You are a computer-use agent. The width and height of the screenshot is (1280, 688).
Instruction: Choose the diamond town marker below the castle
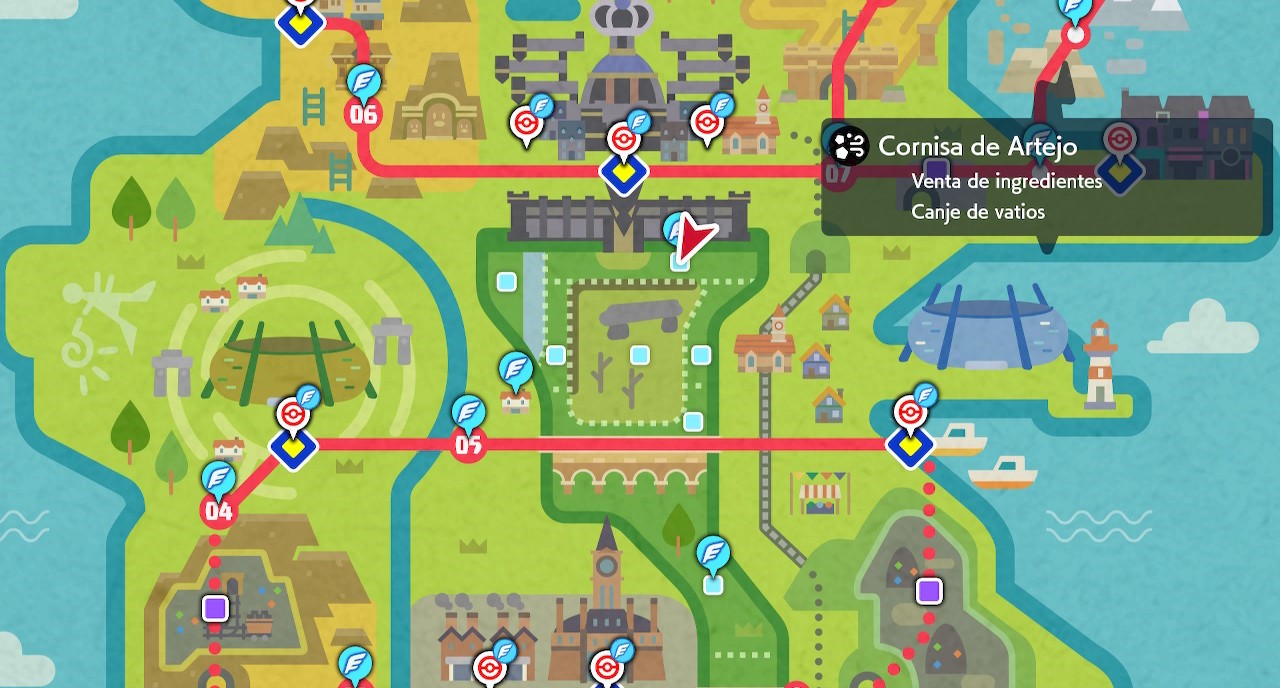coord(624,172)
